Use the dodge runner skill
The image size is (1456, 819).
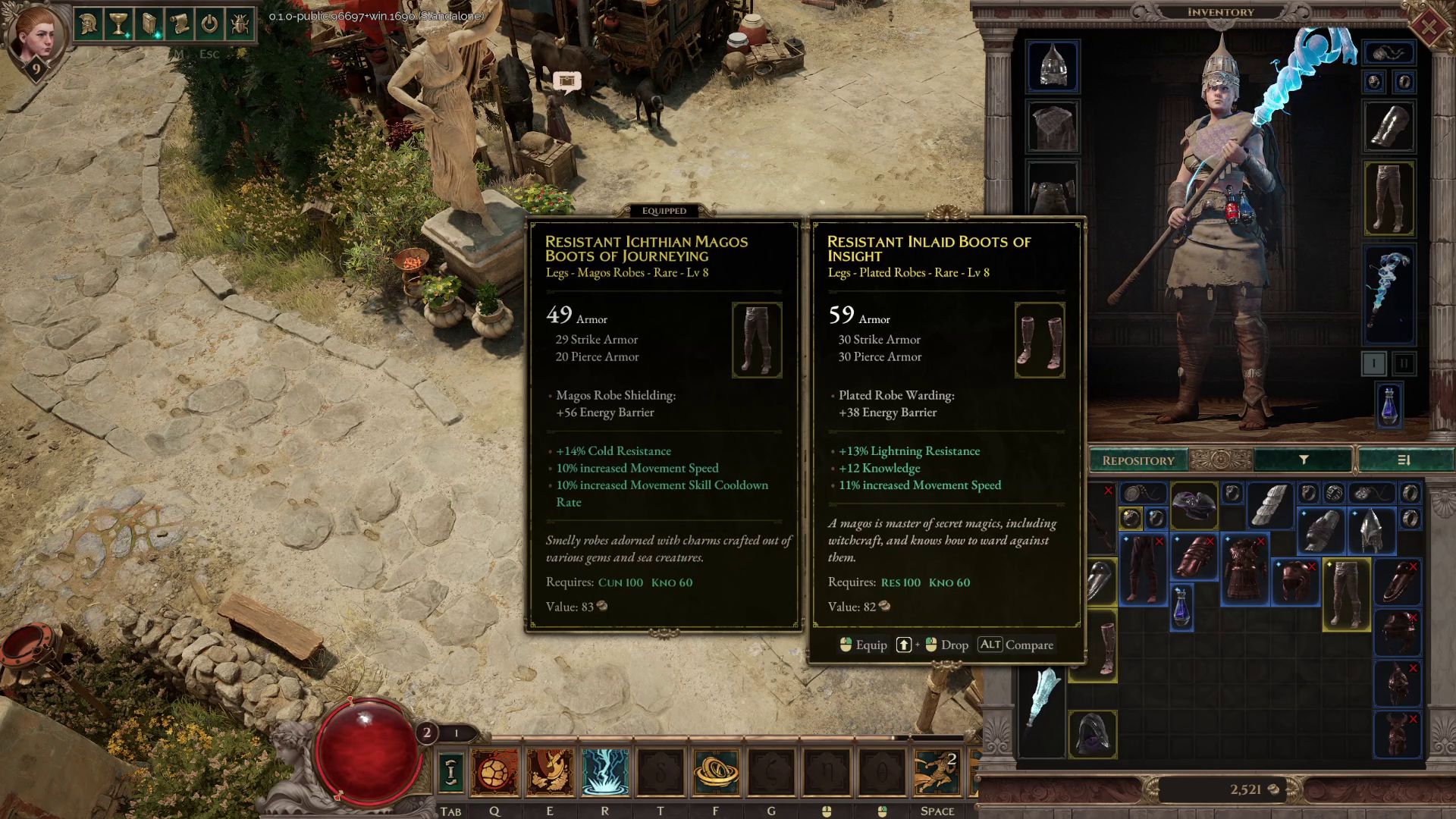[937, 772]
